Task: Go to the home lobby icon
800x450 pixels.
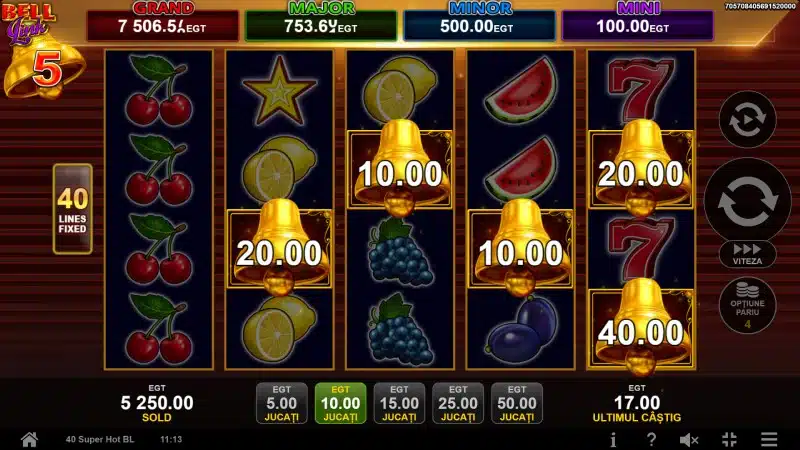Action: [x=29, y=439]
